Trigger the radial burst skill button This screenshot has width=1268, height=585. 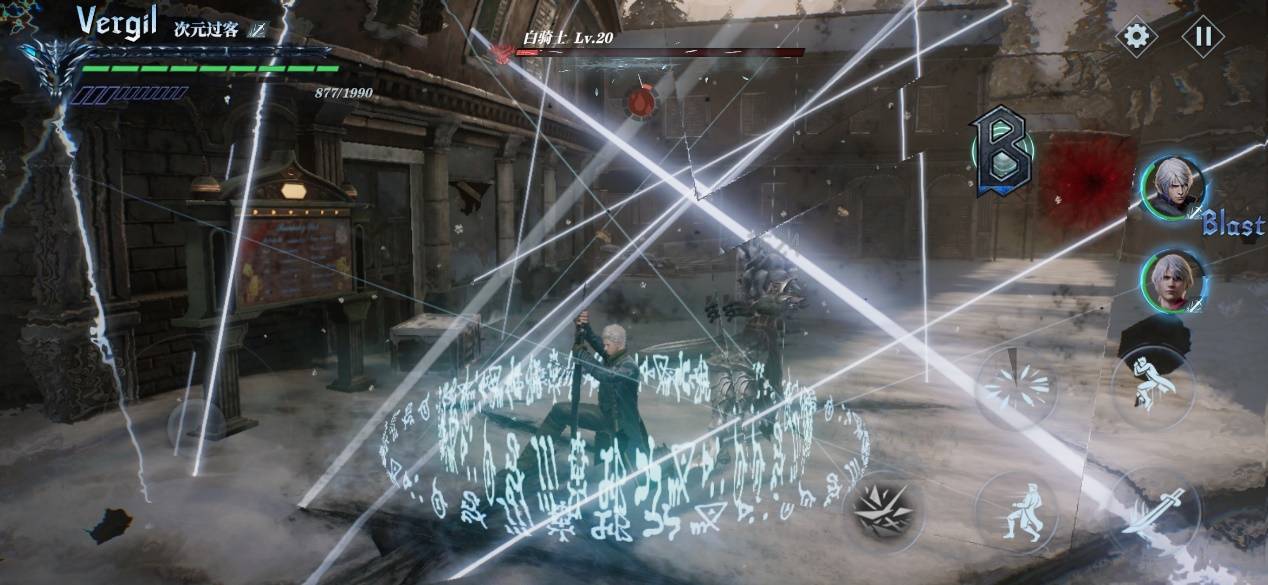1015,387
